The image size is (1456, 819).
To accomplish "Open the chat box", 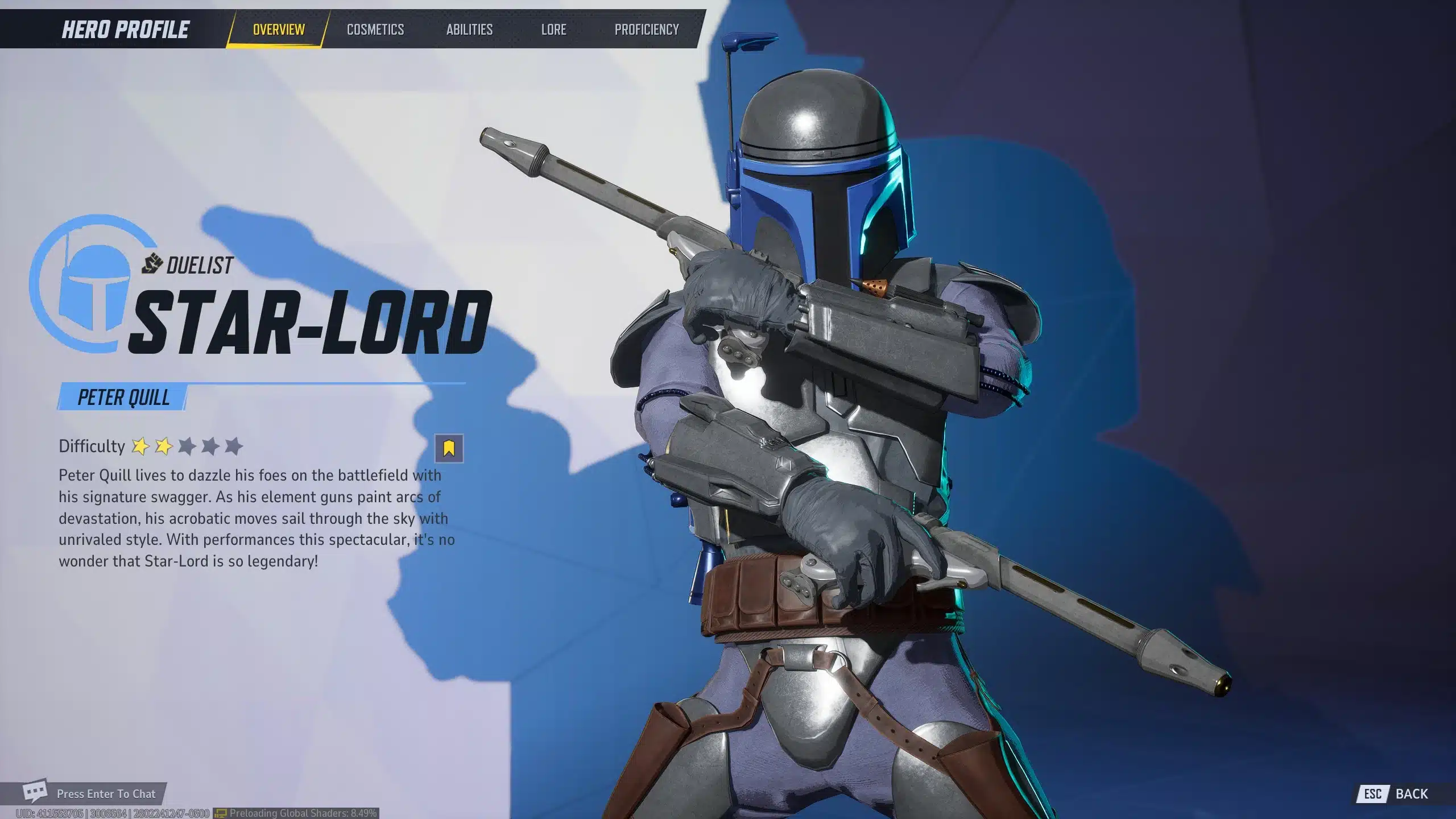I will click(91, 793).
